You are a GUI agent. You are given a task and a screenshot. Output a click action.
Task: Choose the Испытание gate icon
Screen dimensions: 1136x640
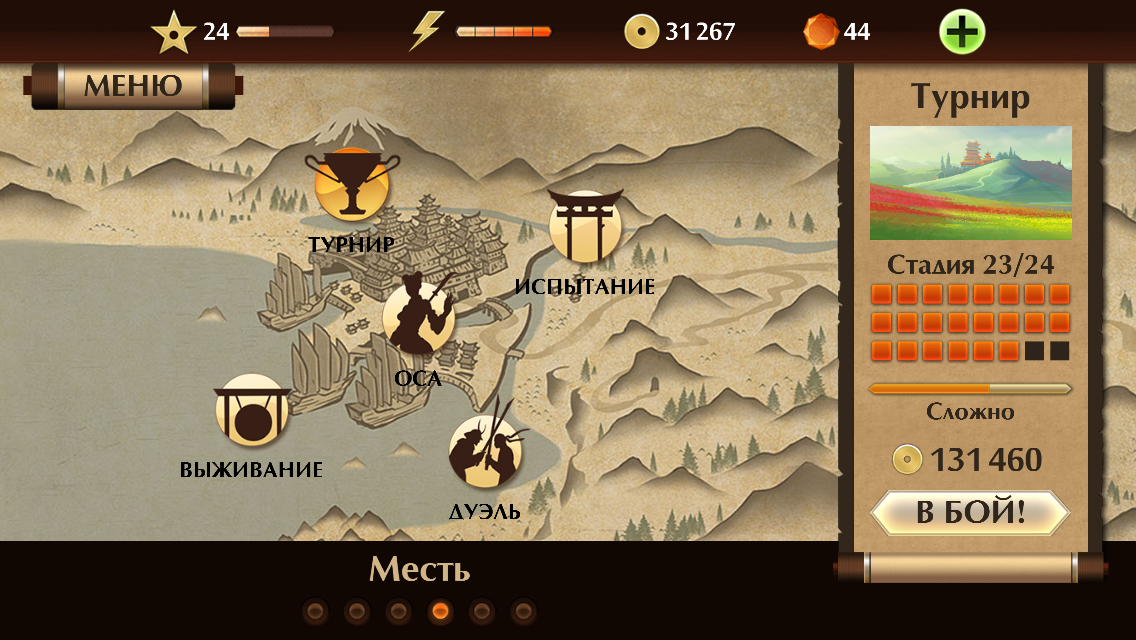[x=585, y=227]
